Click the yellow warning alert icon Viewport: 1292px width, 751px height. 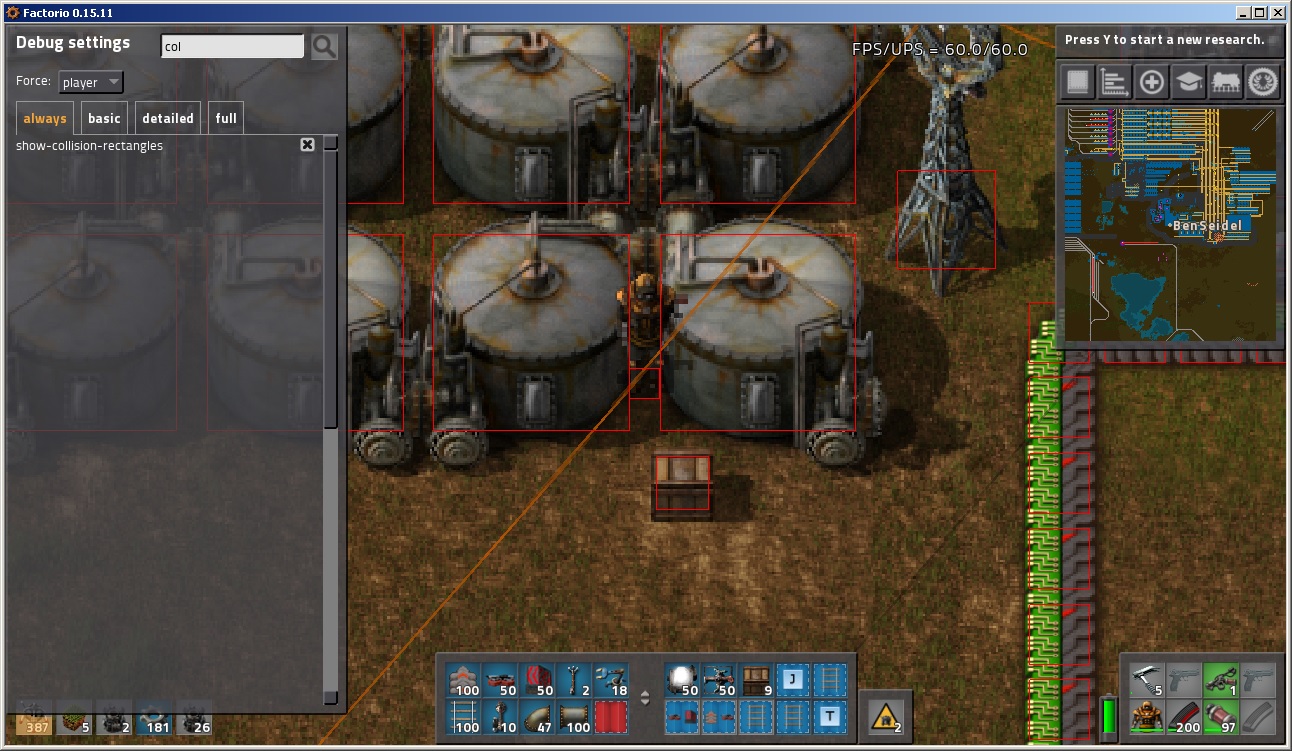pos(885,716)
